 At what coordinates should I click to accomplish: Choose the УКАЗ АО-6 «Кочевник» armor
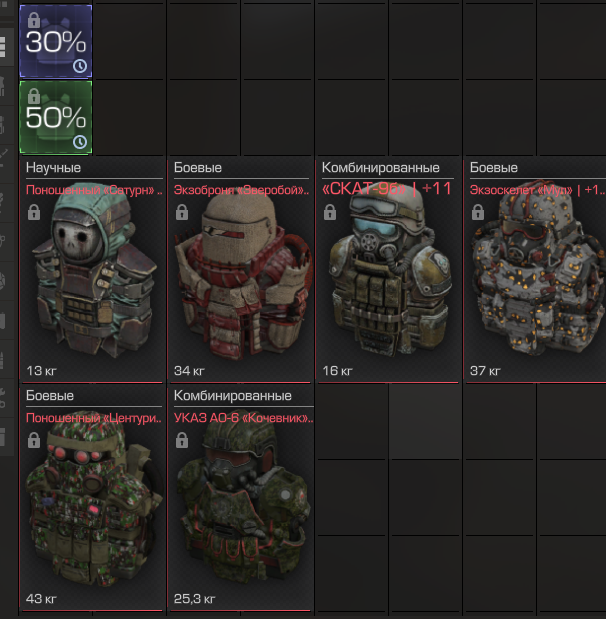241,498
